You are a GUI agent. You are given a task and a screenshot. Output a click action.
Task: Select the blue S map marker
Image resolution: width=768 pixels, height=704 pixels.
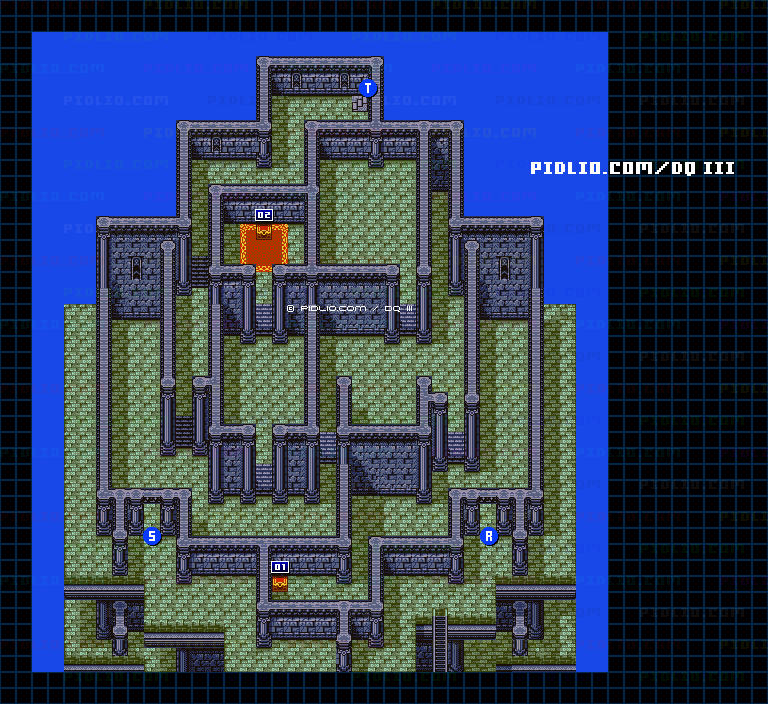[152, 537]
